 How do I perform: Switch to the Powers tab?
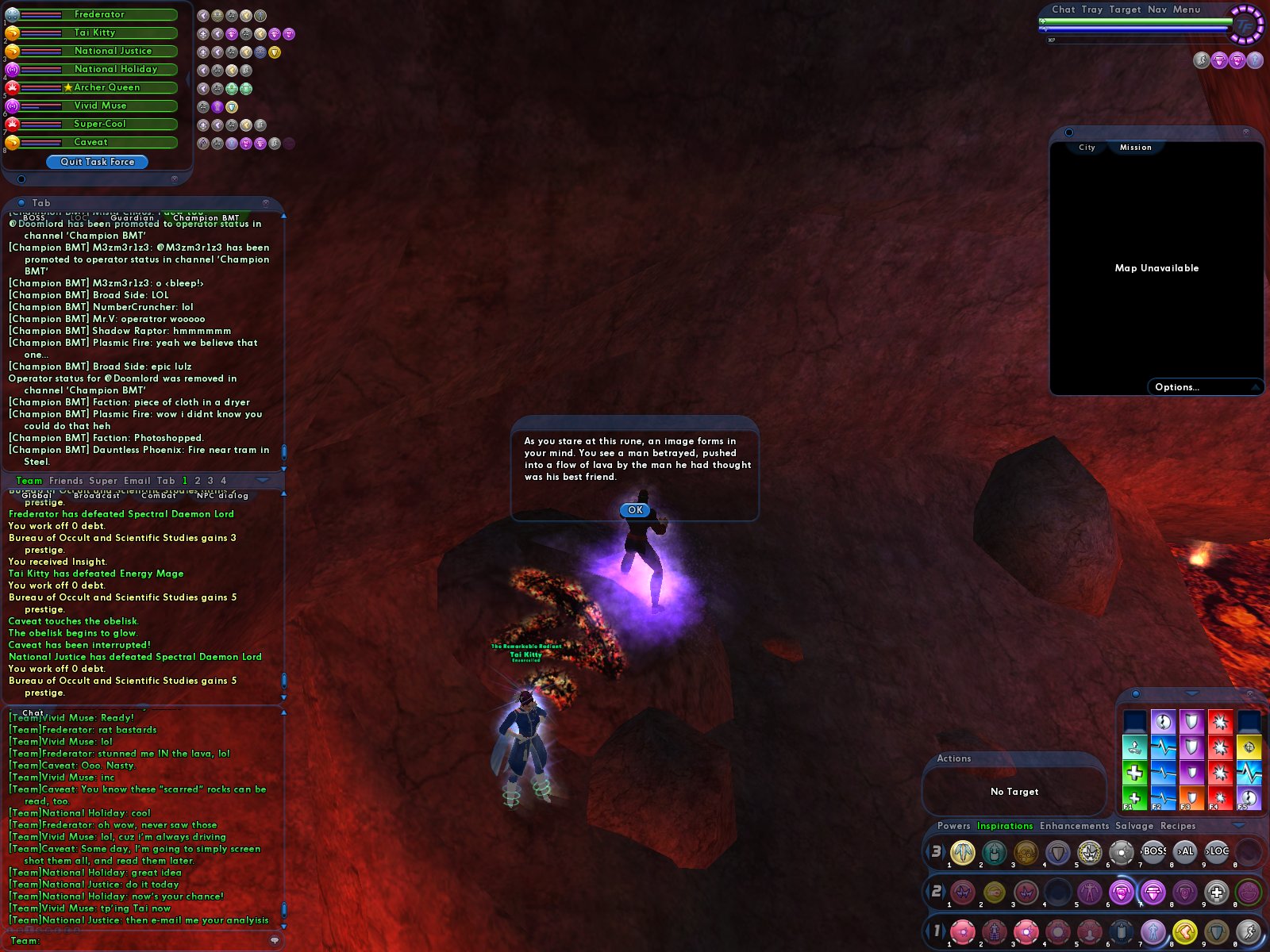953,826
